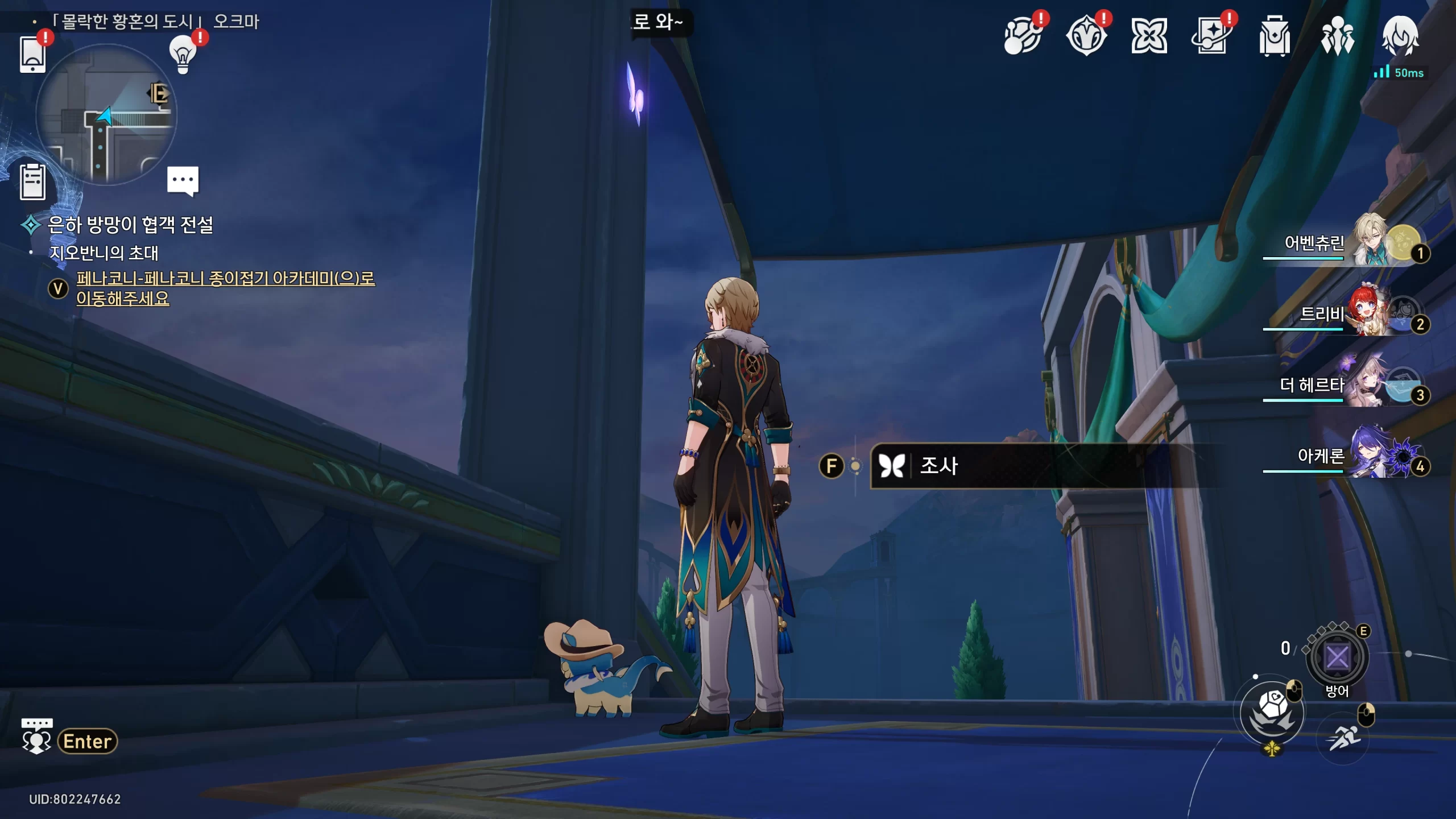
Task: Toggle the sprint running icon
Action: [1343, 738]
